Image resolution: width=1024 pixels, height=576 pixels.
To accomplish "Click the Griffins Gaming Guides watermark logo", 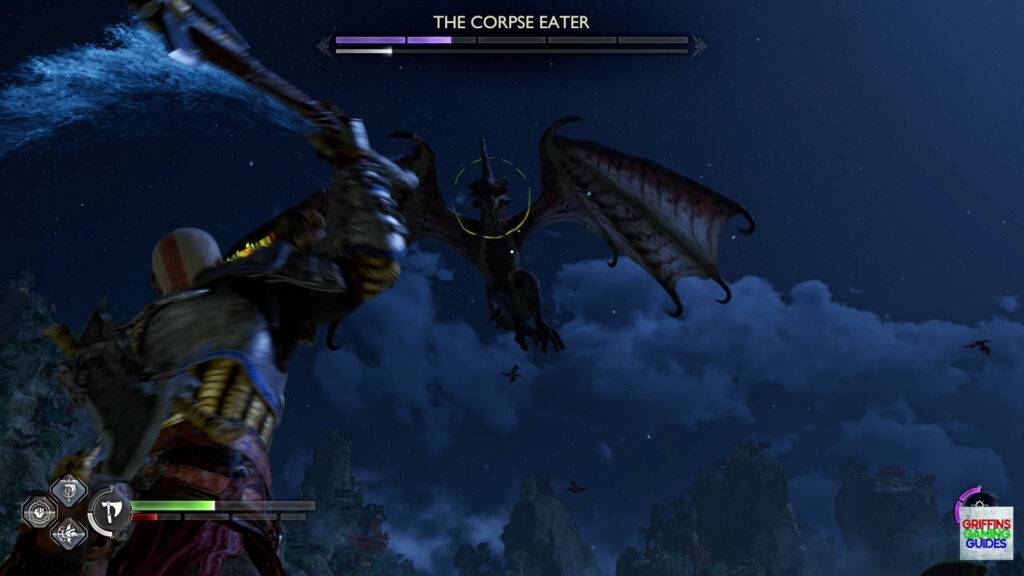I will click(x=986, y=530).
